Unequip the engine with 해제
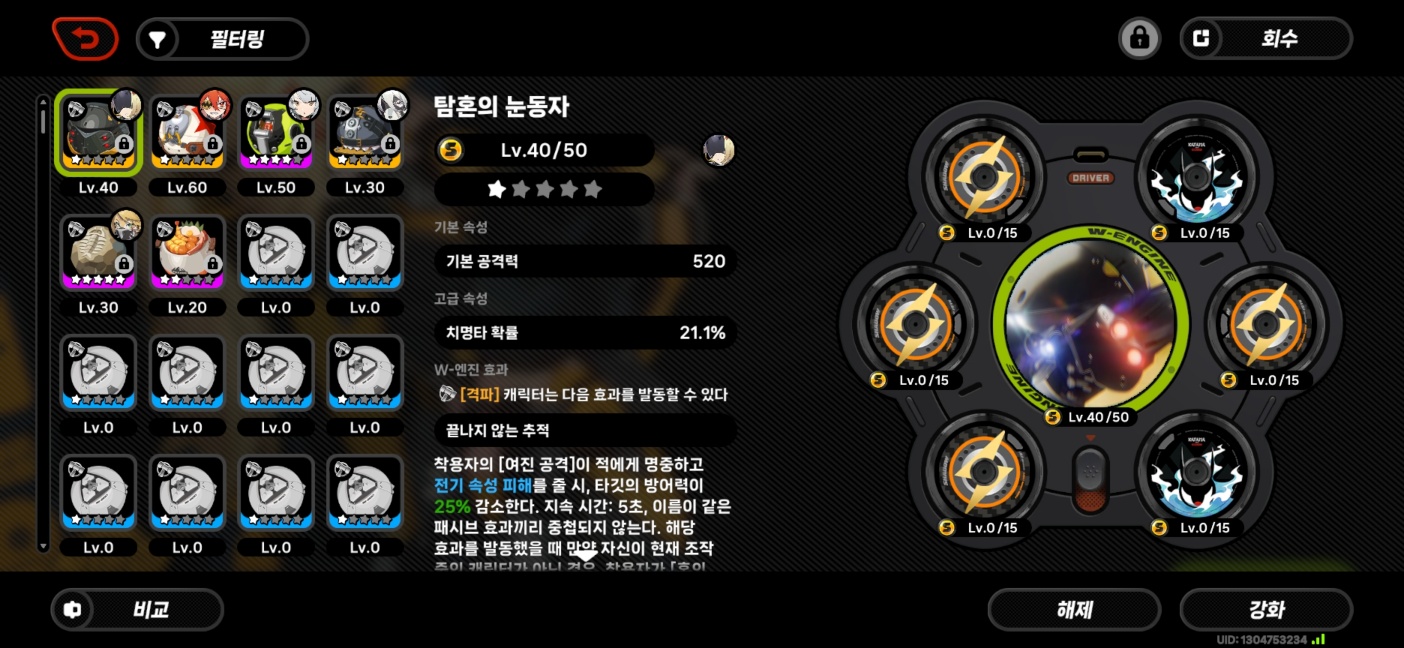Image resolution: width=1404 pixels, height=648 pixels. click(x=1074, y=610)
